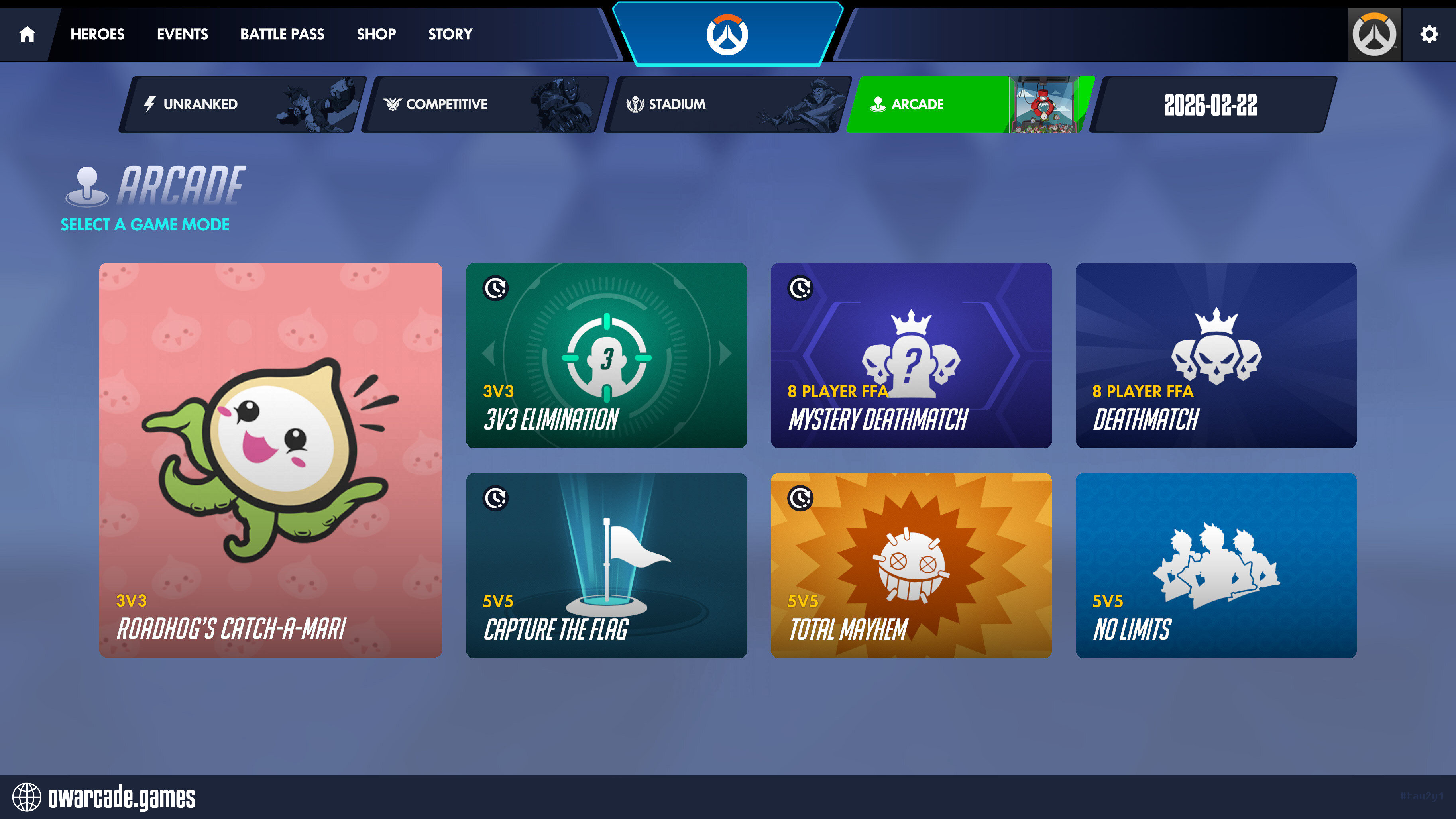The image size is (1456, 819).
Task: Click the 2026-02-22 date button
Action: (1211, 104)
